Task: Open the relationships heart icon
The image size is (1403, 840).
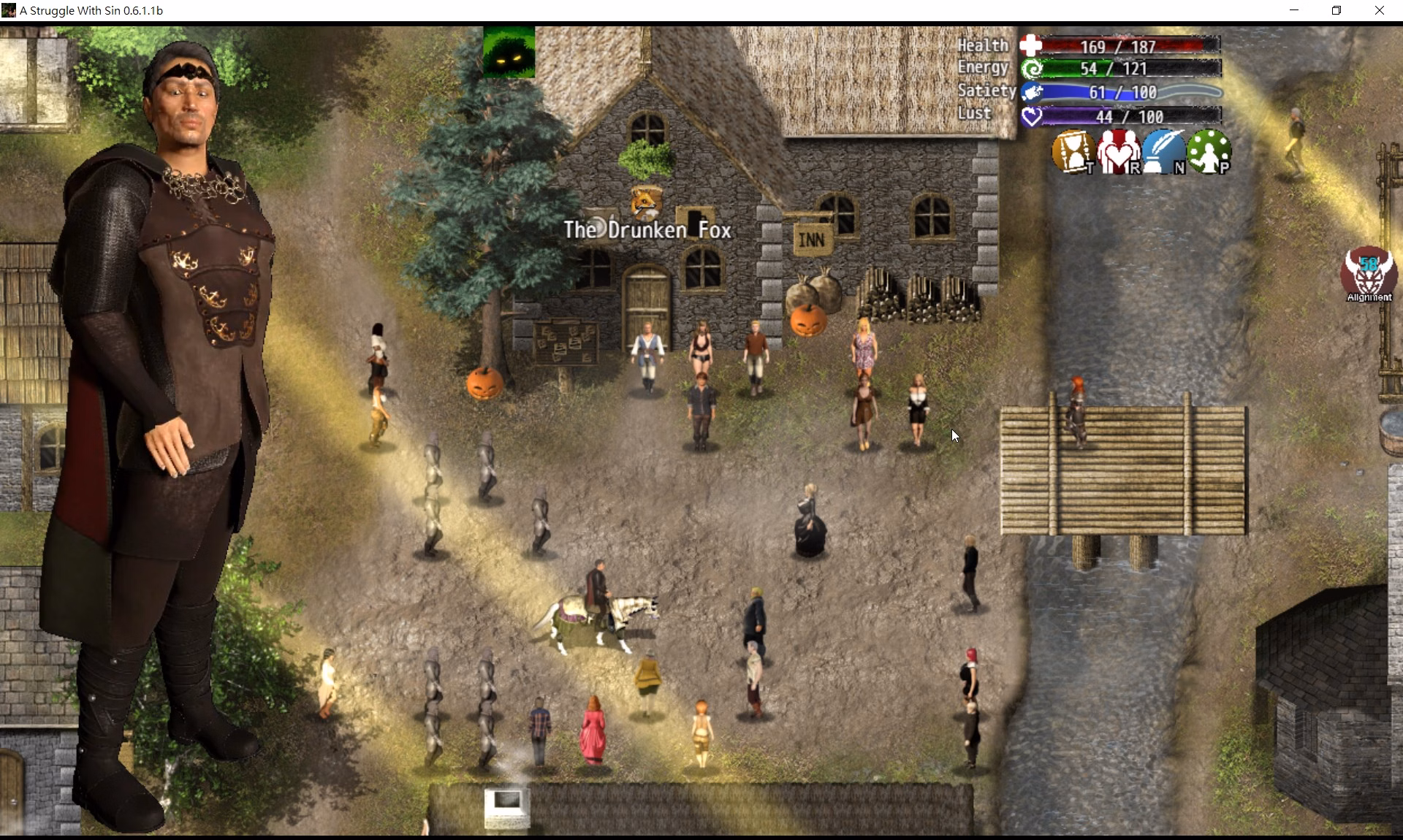Action: (x=1117, y=152)
